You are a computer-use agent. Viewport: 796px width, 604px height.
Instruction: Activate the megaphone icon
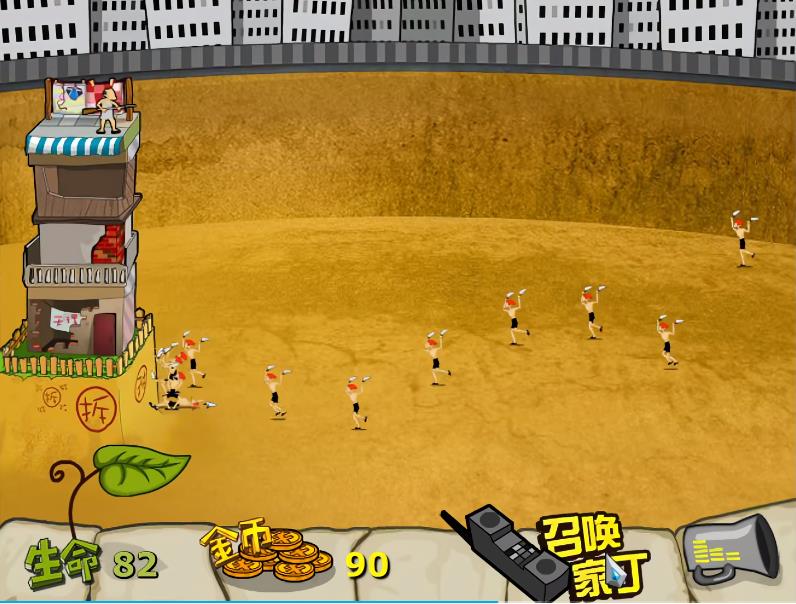click(731, 551)
